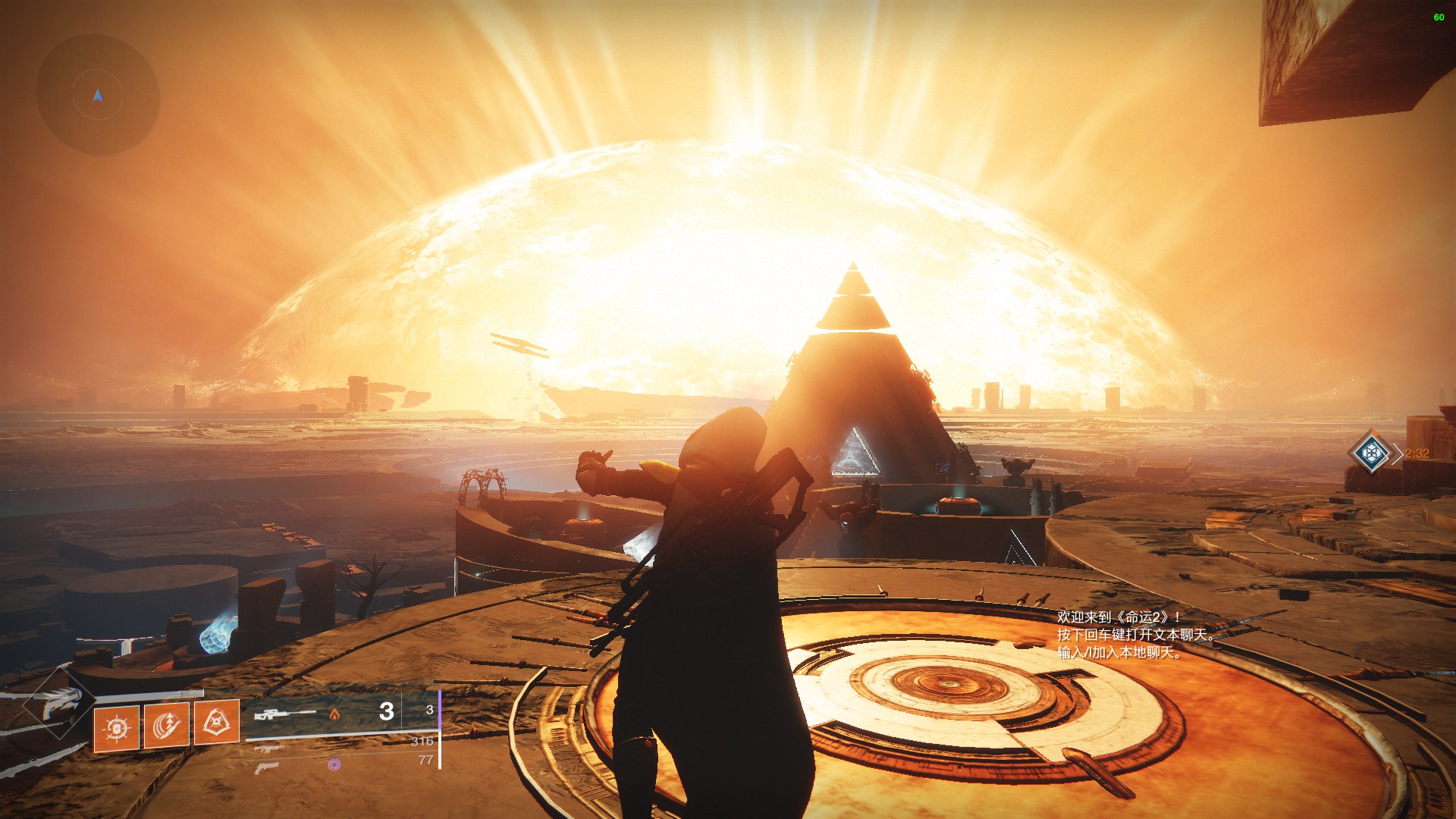Click the circular radar minimap
1456x819 pixels.
pos(98,95)
